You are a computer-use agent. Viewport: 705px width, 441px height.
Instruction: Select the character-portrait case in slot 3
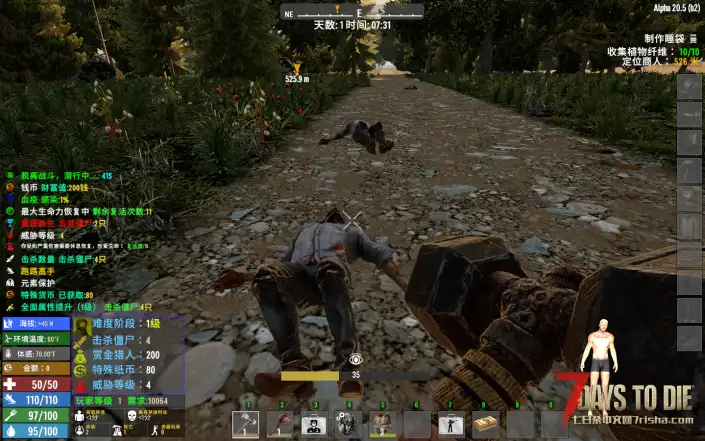click(x=314, y=424)
